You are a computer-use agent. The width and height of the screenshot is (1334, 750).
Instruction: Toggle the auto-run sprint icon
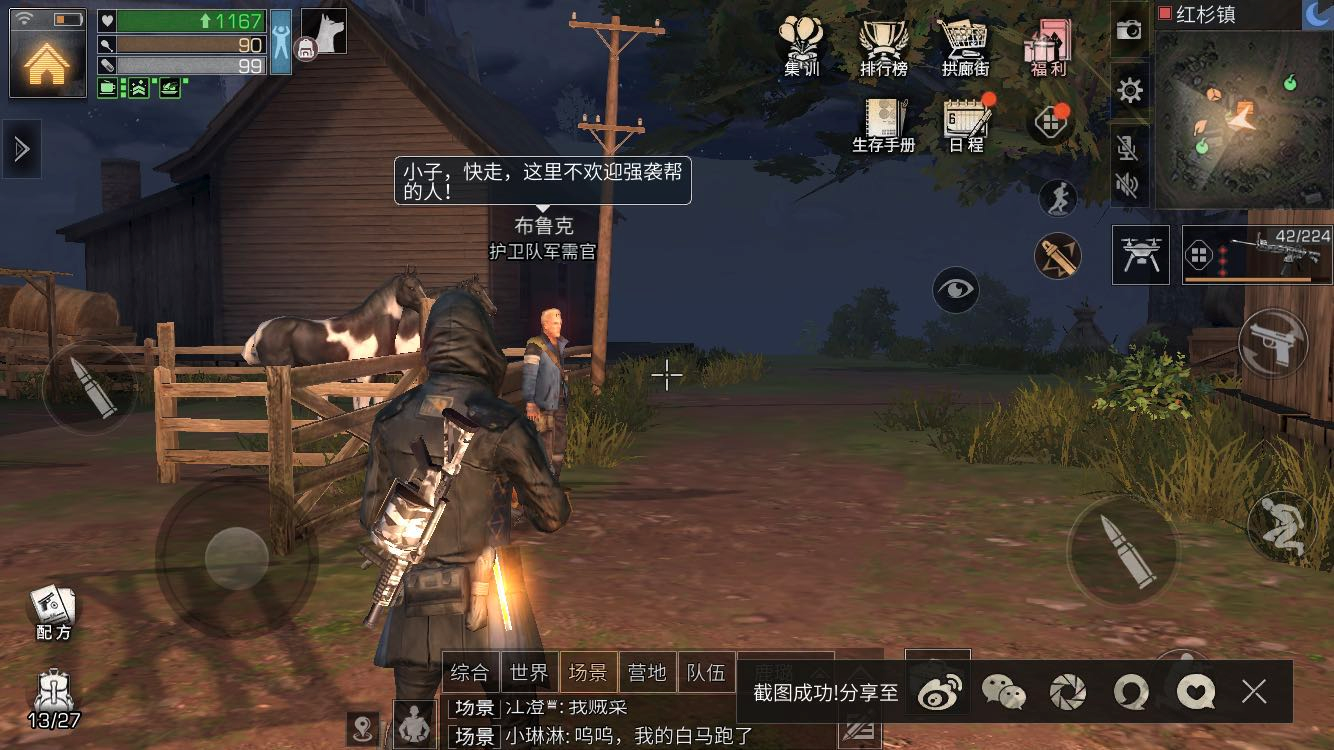(1057, 198)
